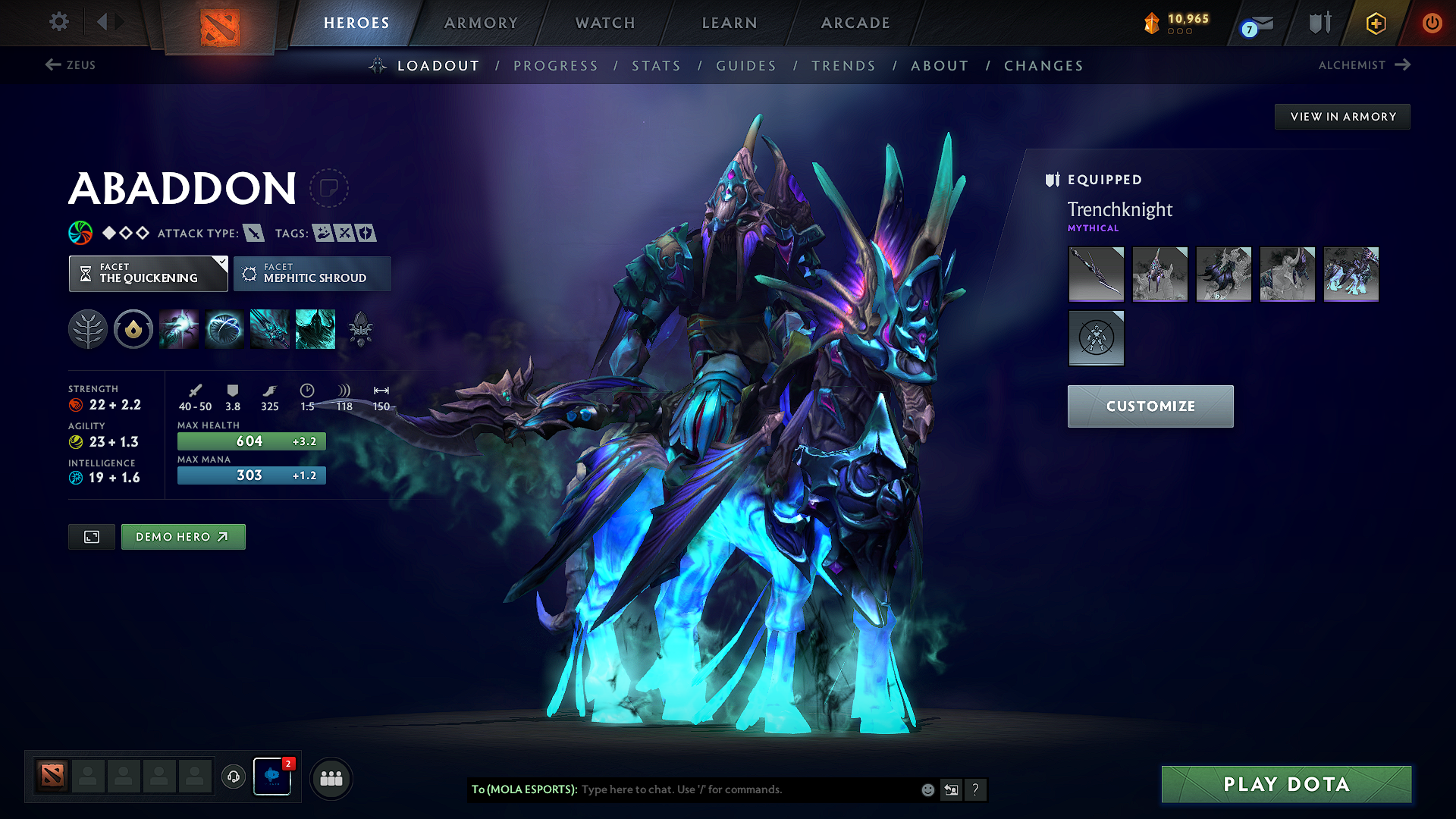Screen dimensions: 1456x819
Task: Open the chat channel selector next to chat
Action: pyautogui.click(x=951, y=789)
